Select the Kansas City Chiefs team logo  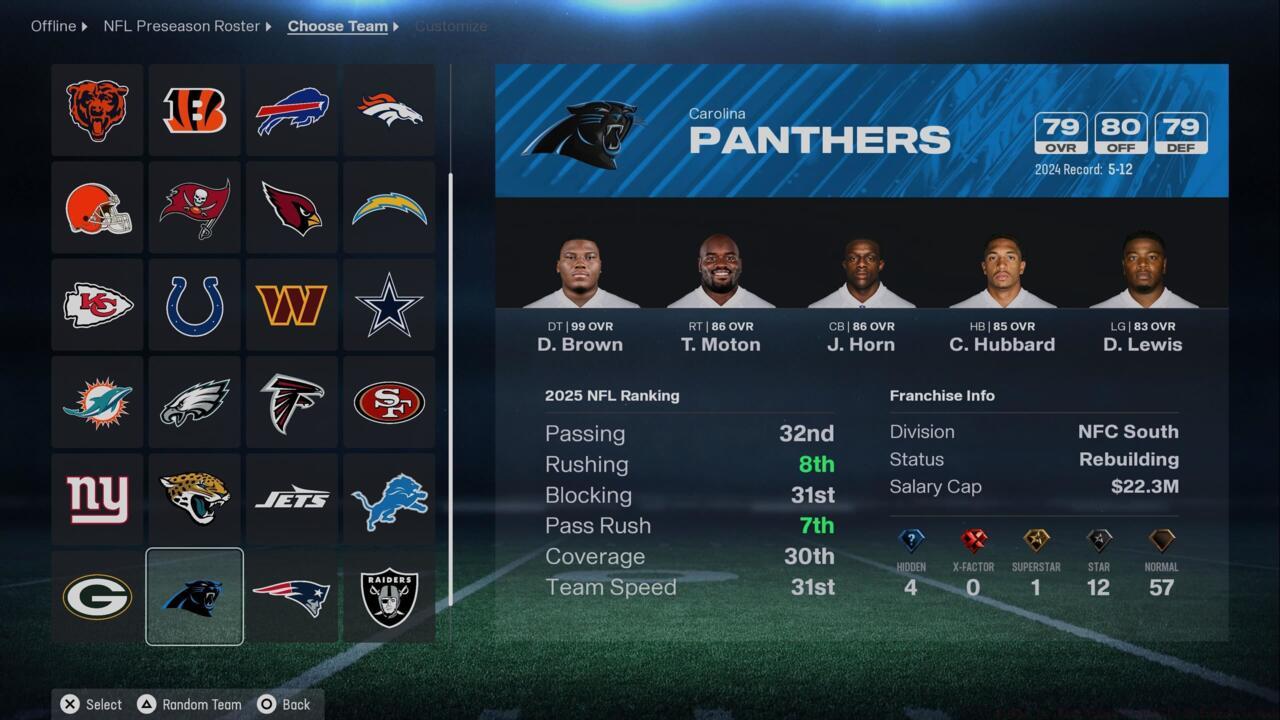point(97,304)
